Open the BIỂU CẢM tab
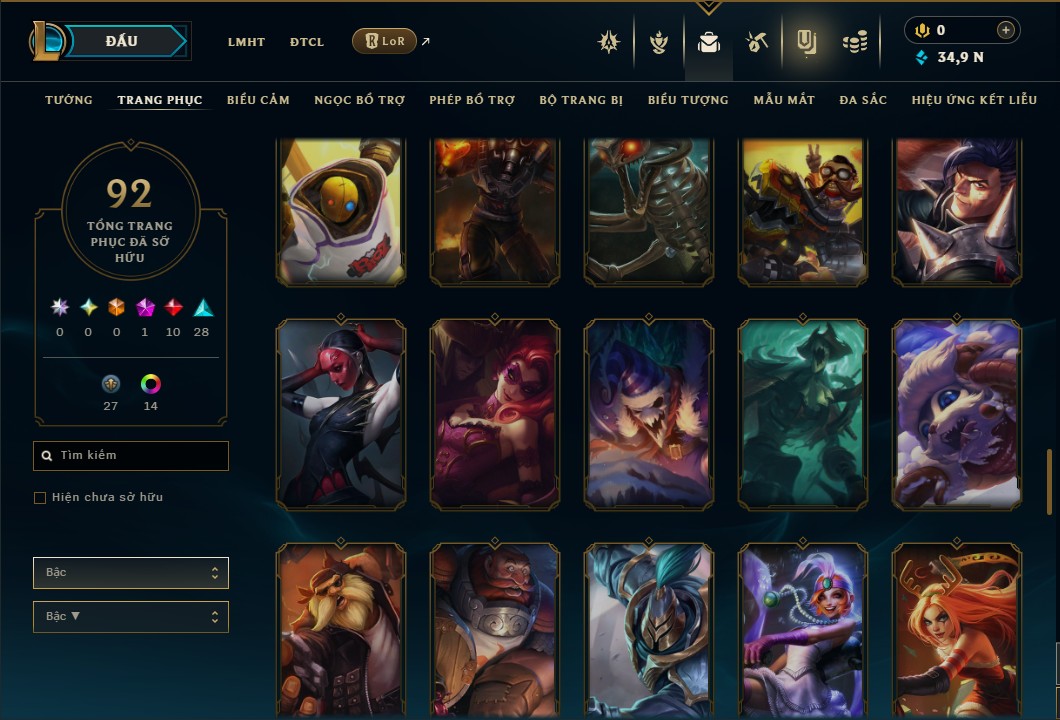 (x=258, y=100)
